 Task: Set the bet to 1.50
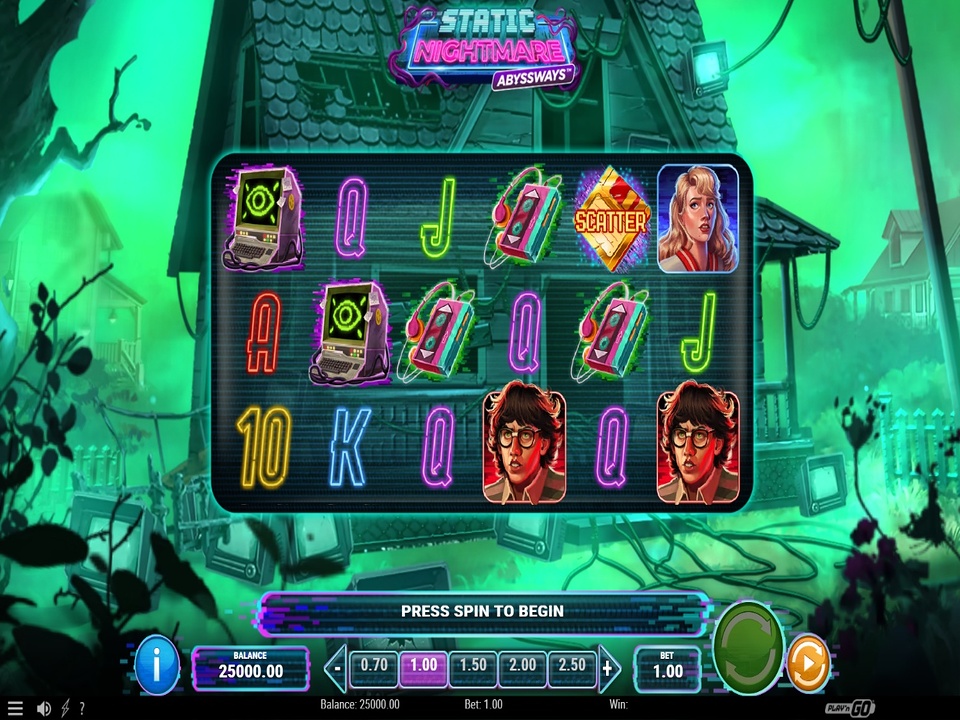click(472, 666)
